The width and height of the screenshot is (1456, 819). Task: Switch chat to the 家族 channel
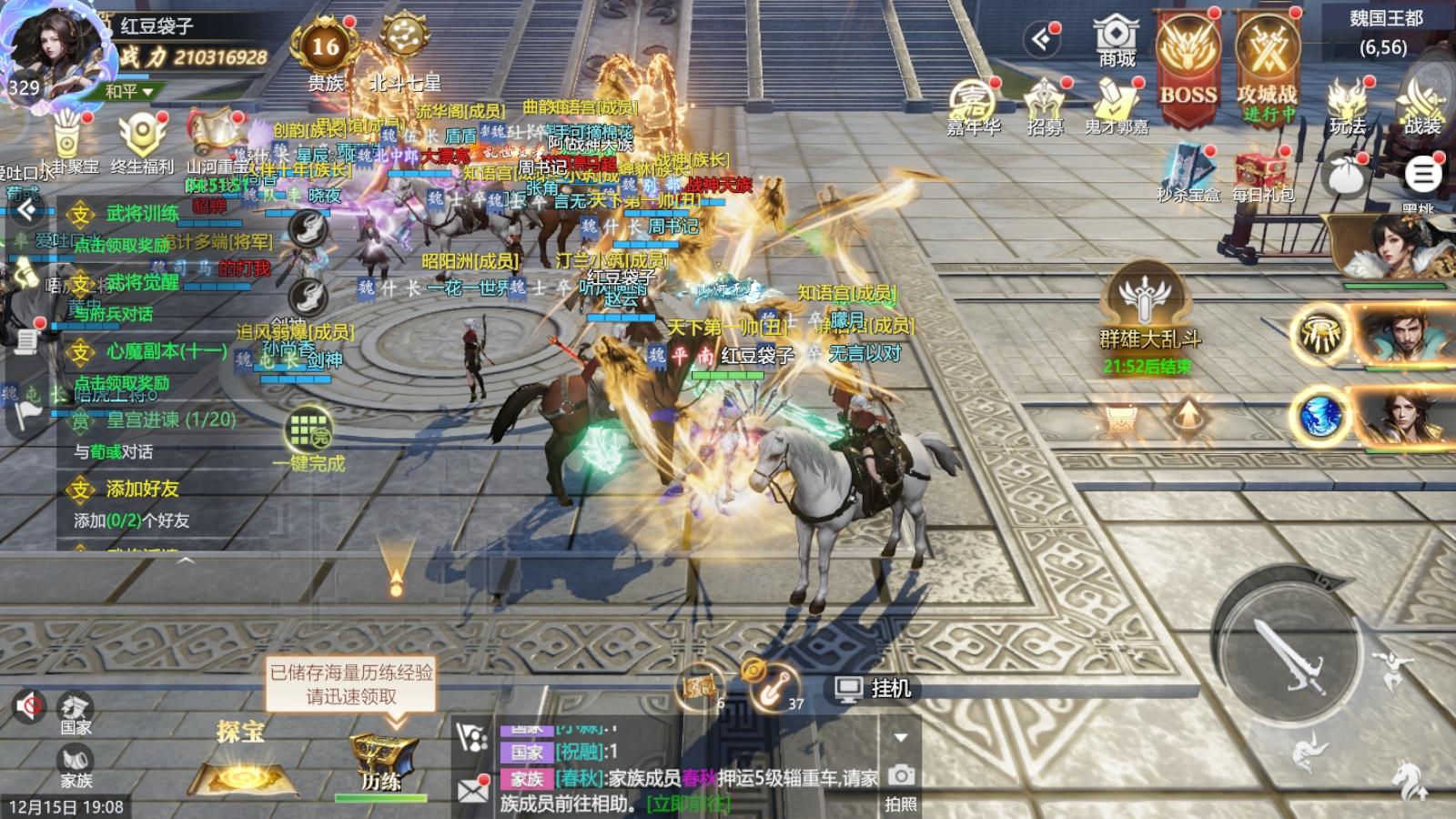coord(76,766)
